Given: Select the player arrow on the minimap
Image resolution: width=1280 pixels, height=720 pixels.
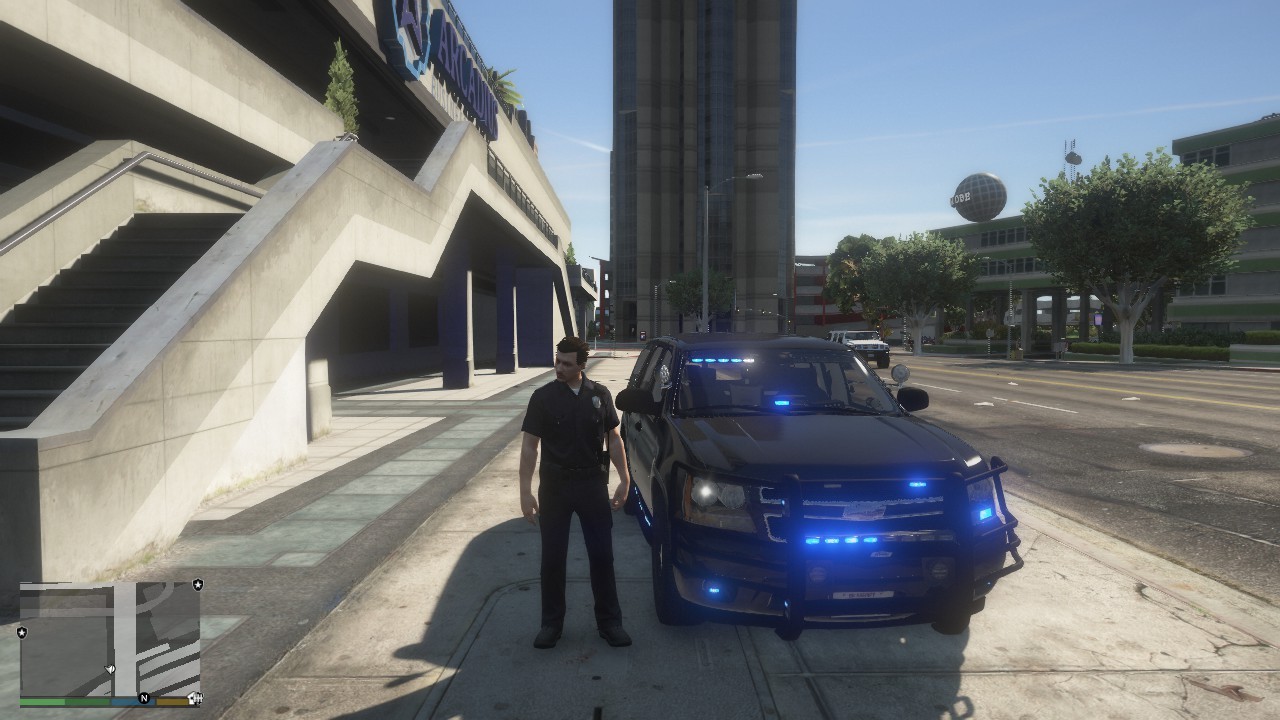Looking at the screenshot, I should coord(110,666).
